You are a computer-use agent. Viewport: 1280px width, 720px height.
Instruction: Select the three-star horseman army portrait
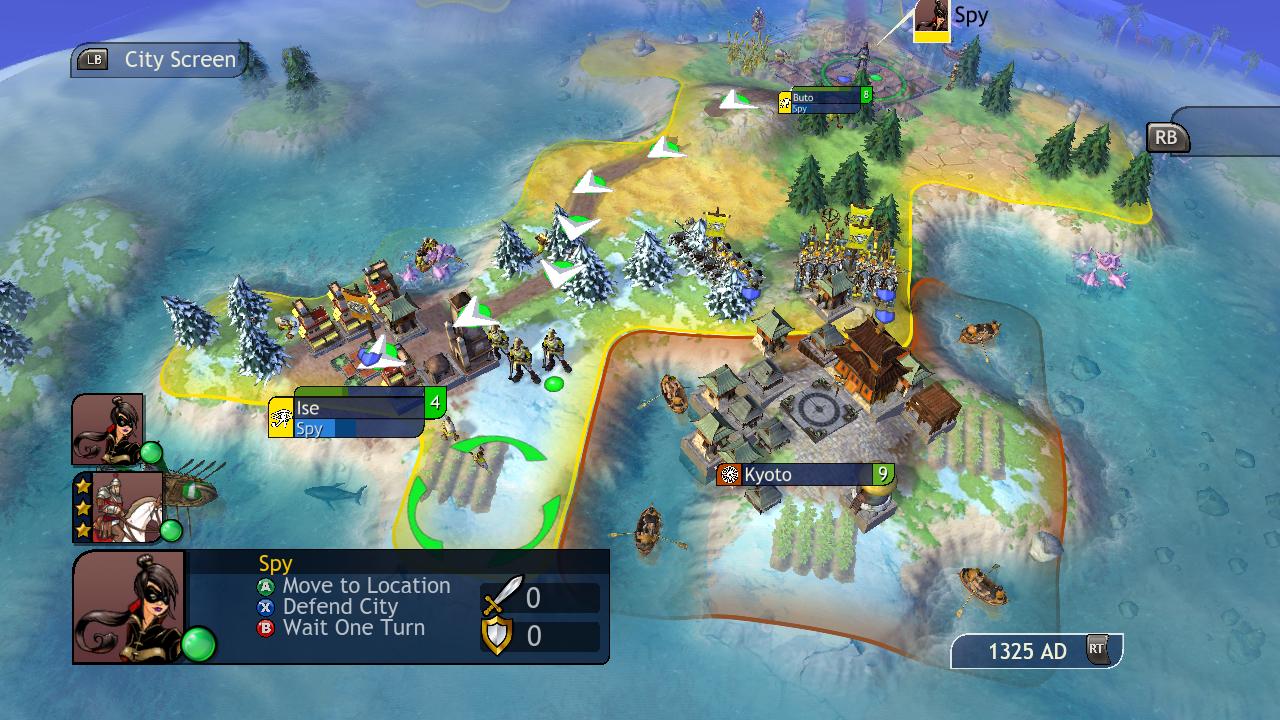tap(118, 507)
